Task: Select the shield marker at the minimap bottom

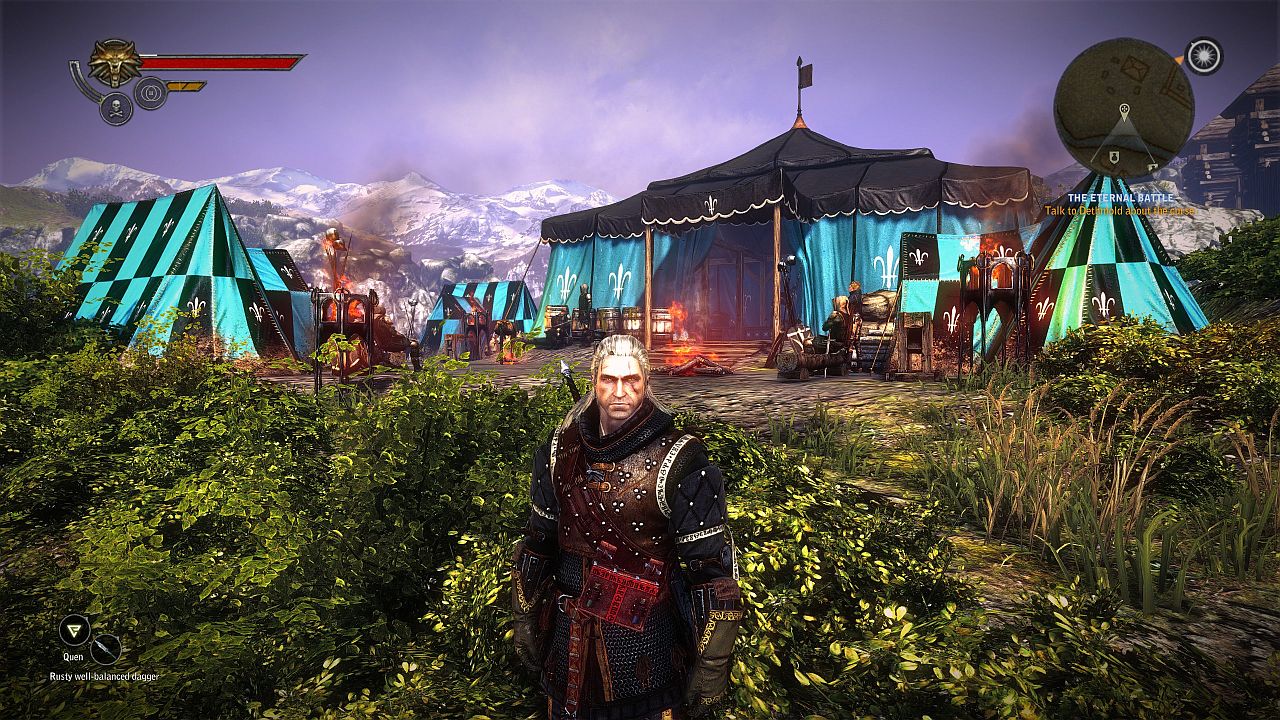Action: (x=1114, y=155)
